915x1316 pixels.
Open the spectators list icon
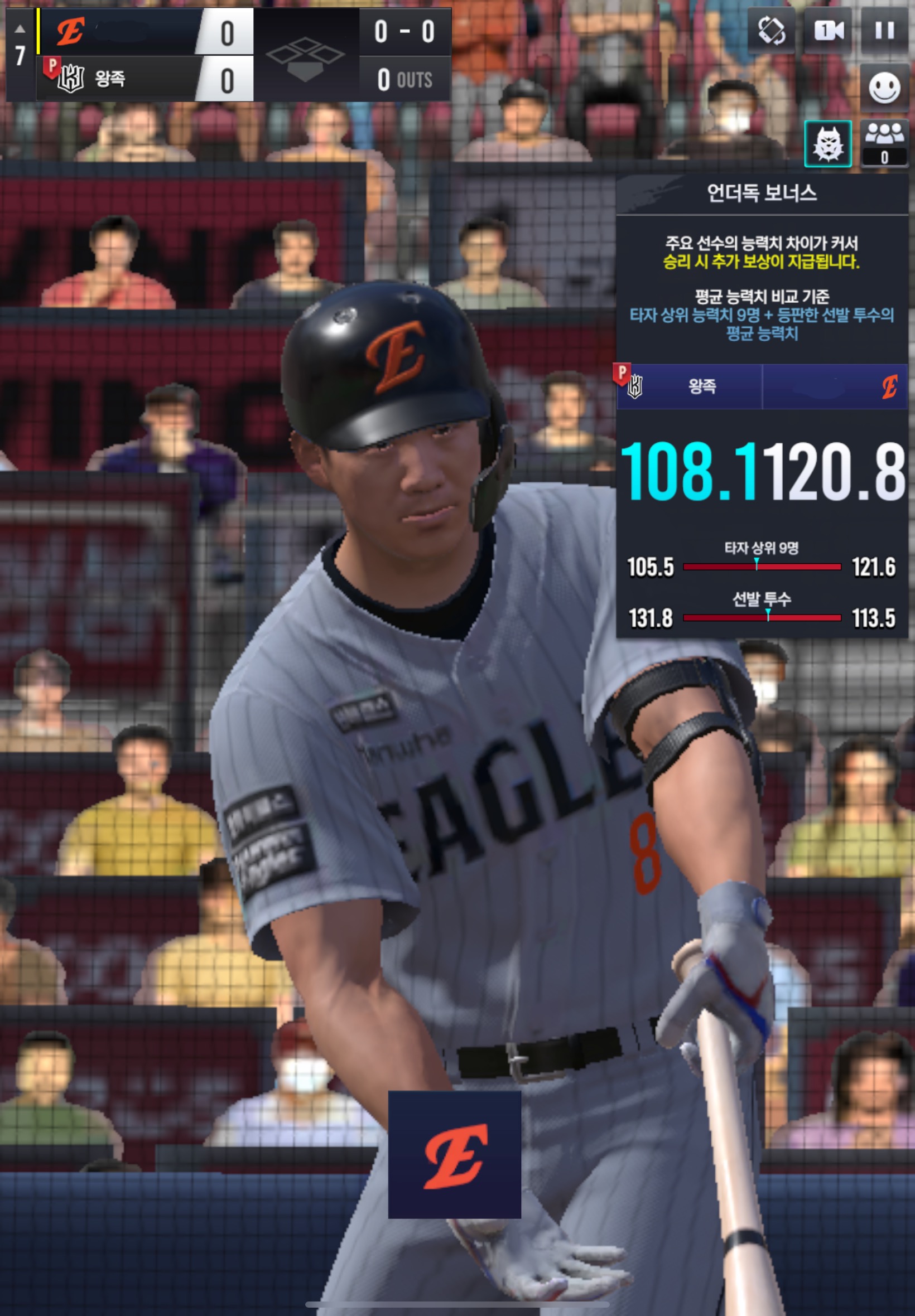pyautogui.click(x=884, y=143)
